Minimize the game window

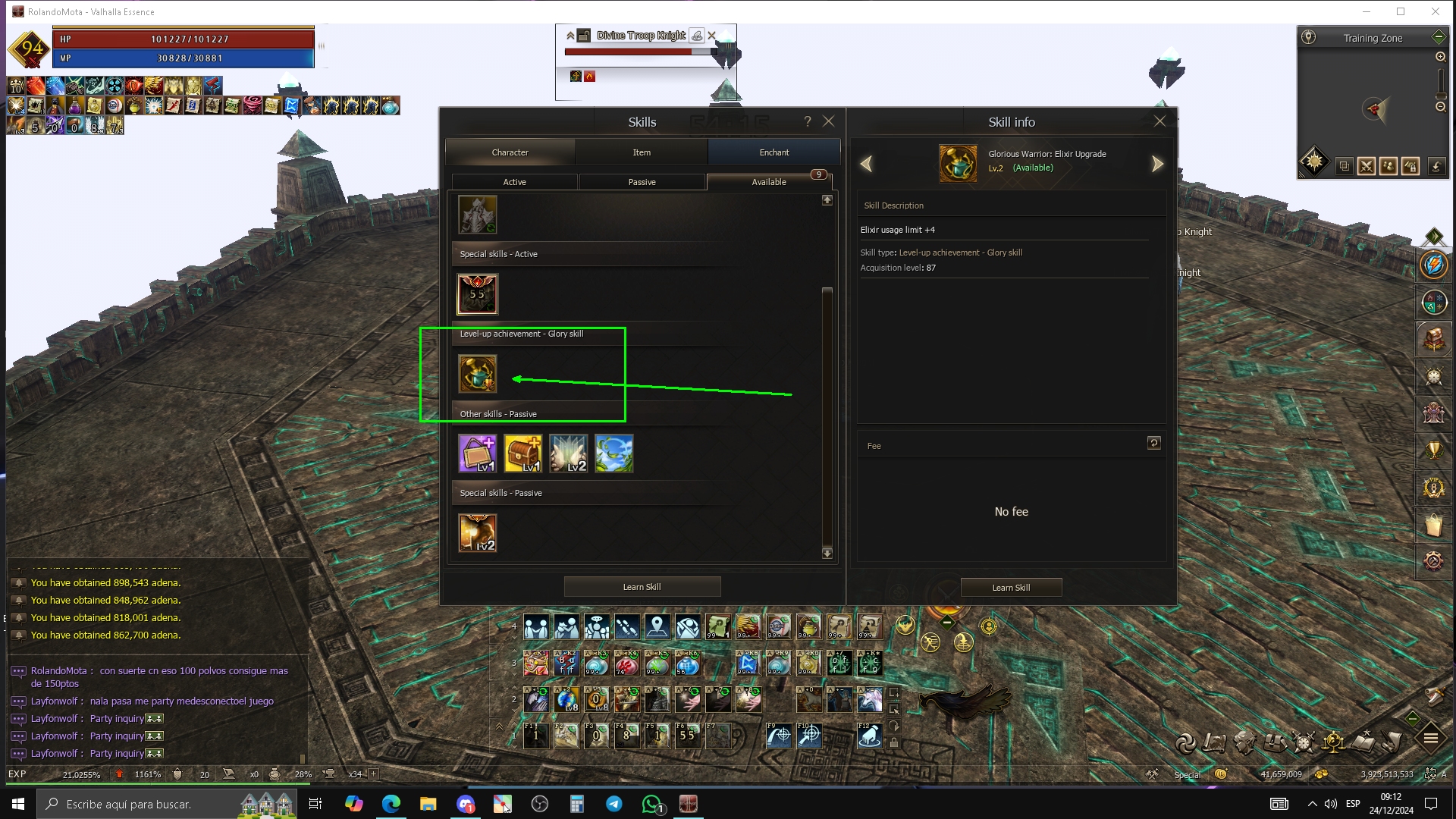(1367, 11)
